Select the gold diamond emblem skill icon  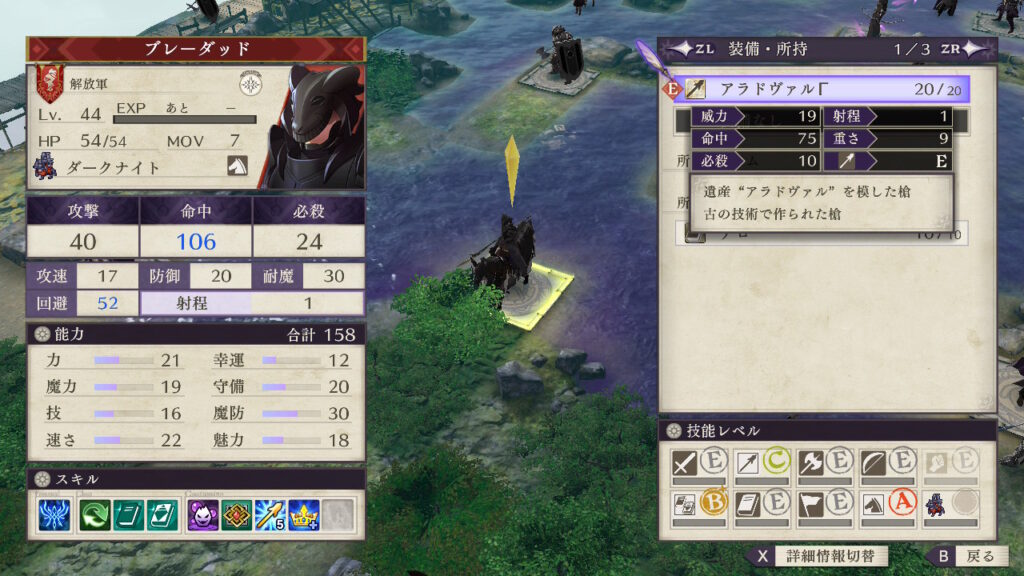click(237, 514)
